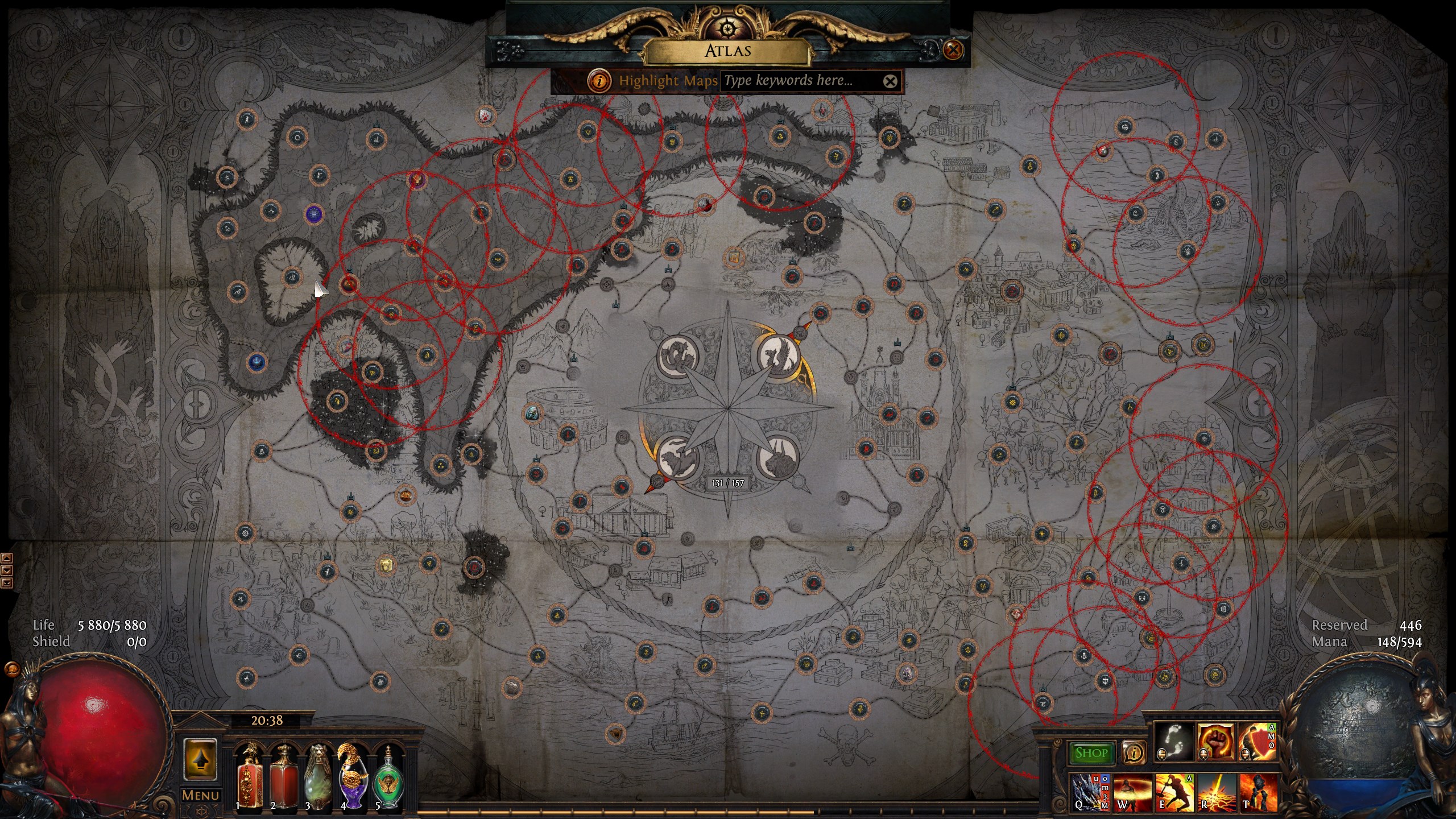Select the flaming fist skill icon

point(1216,742)
